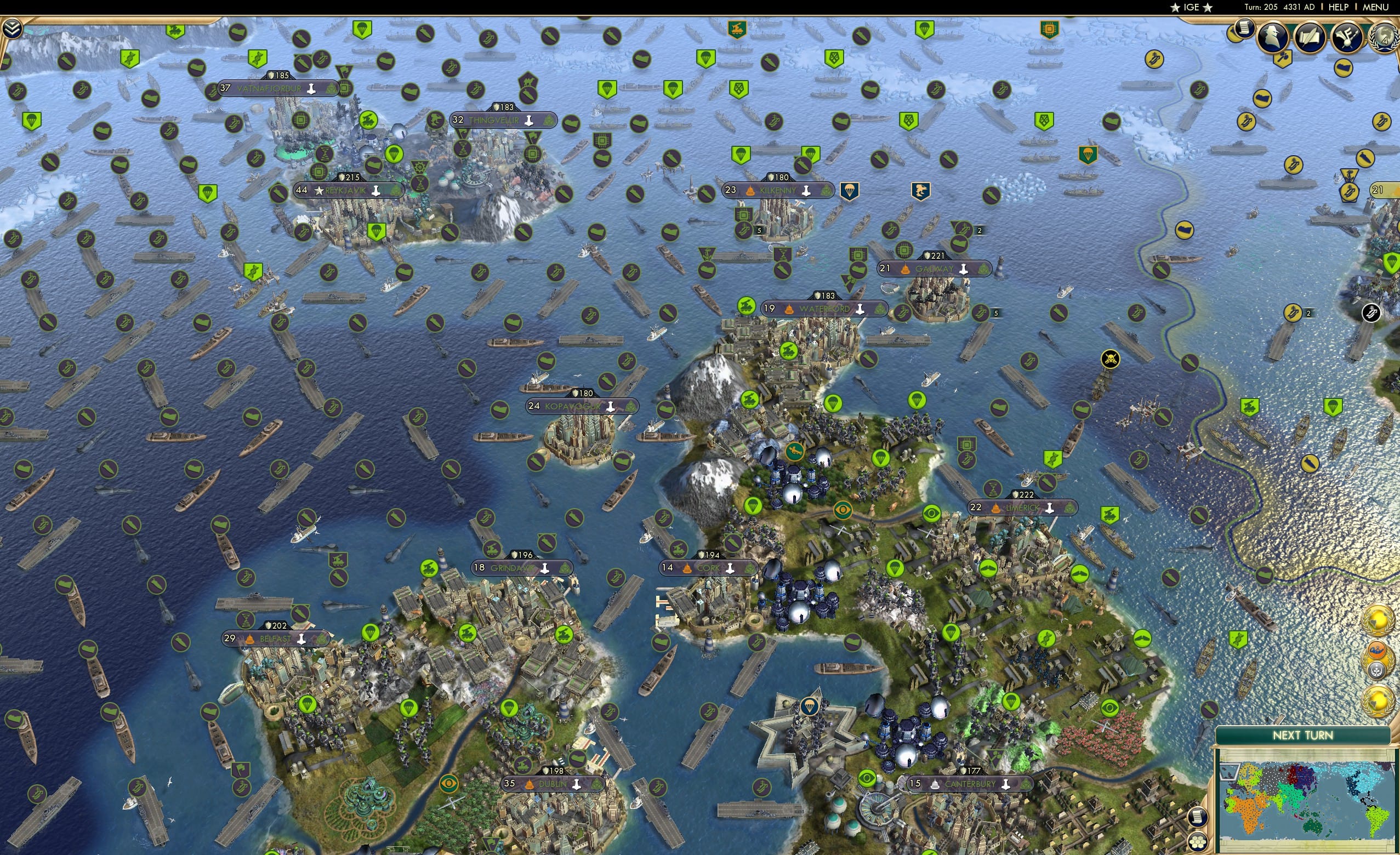Open the Culture overview icon on top bar
Image resolution: width=1400 pixels, height=855 pixels.
click(1347, 37)
